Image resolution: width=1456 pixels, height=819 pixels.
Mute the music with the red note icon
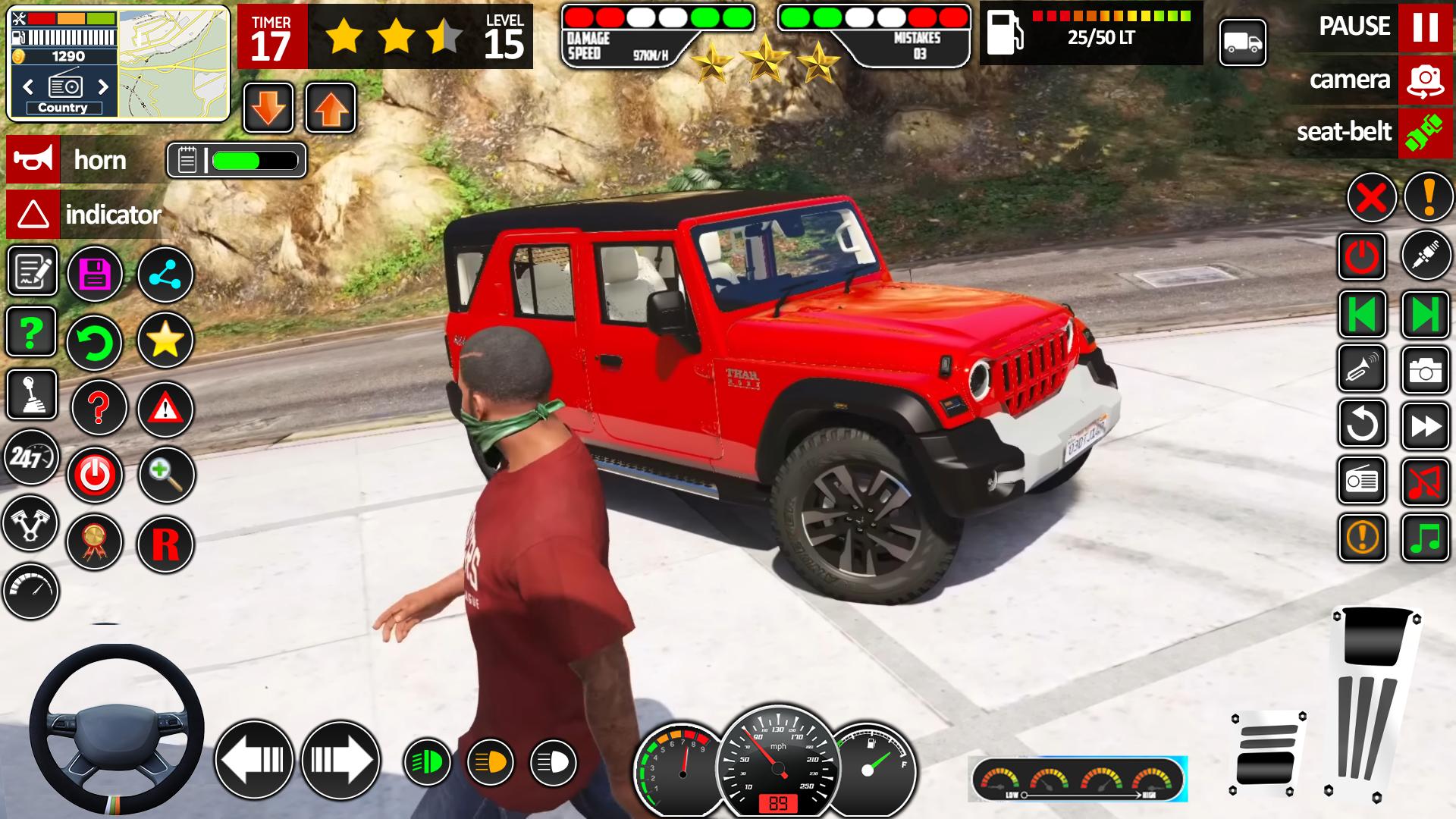coord(1425,481)
